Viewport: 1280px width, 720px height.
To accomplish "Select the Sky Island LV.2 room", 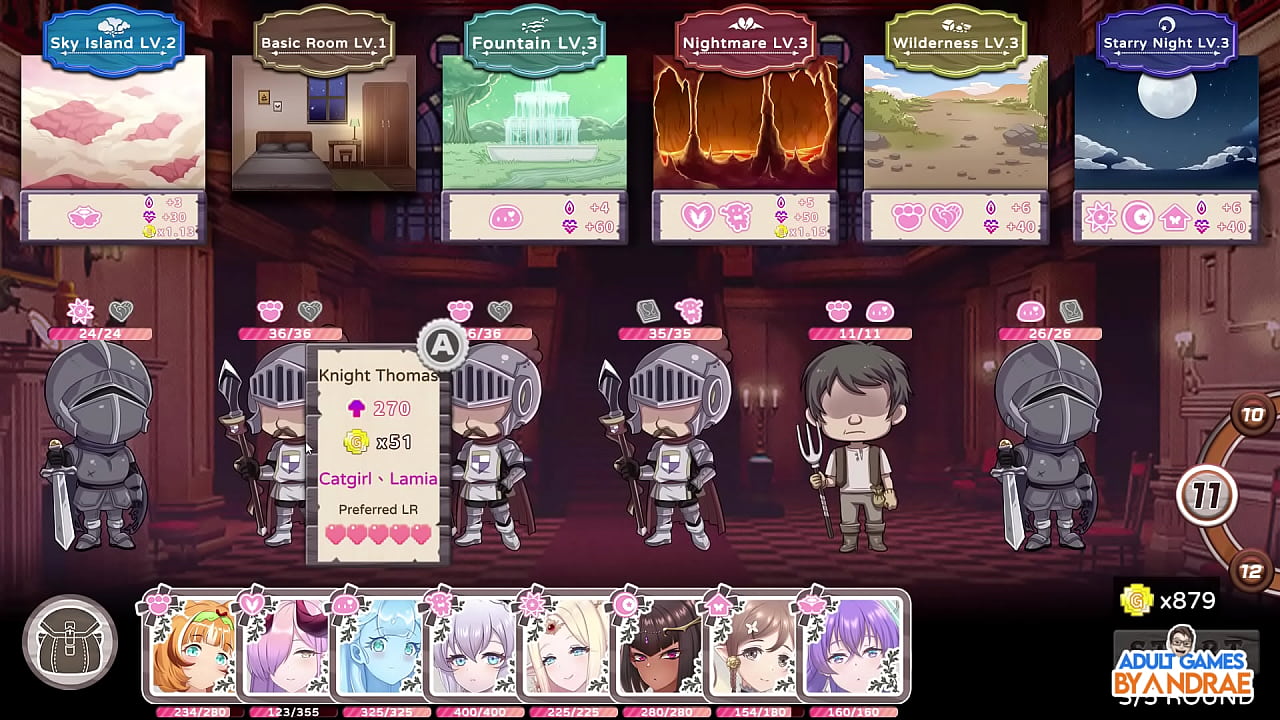I will (x=113, y=122).
